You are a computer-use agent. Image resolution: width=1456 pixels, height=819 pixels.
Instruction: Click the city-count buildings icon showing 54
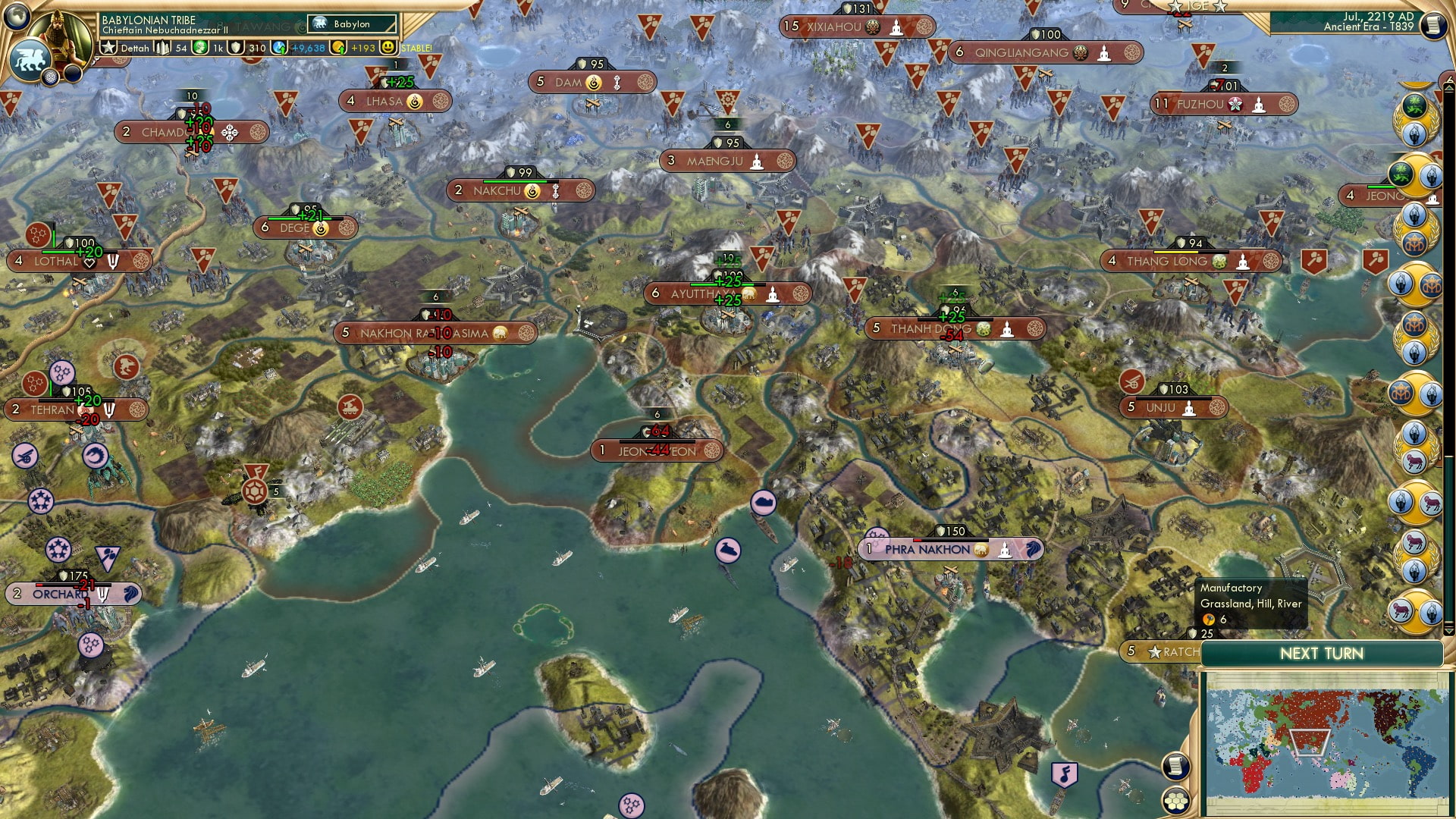(x=162, y=46)
